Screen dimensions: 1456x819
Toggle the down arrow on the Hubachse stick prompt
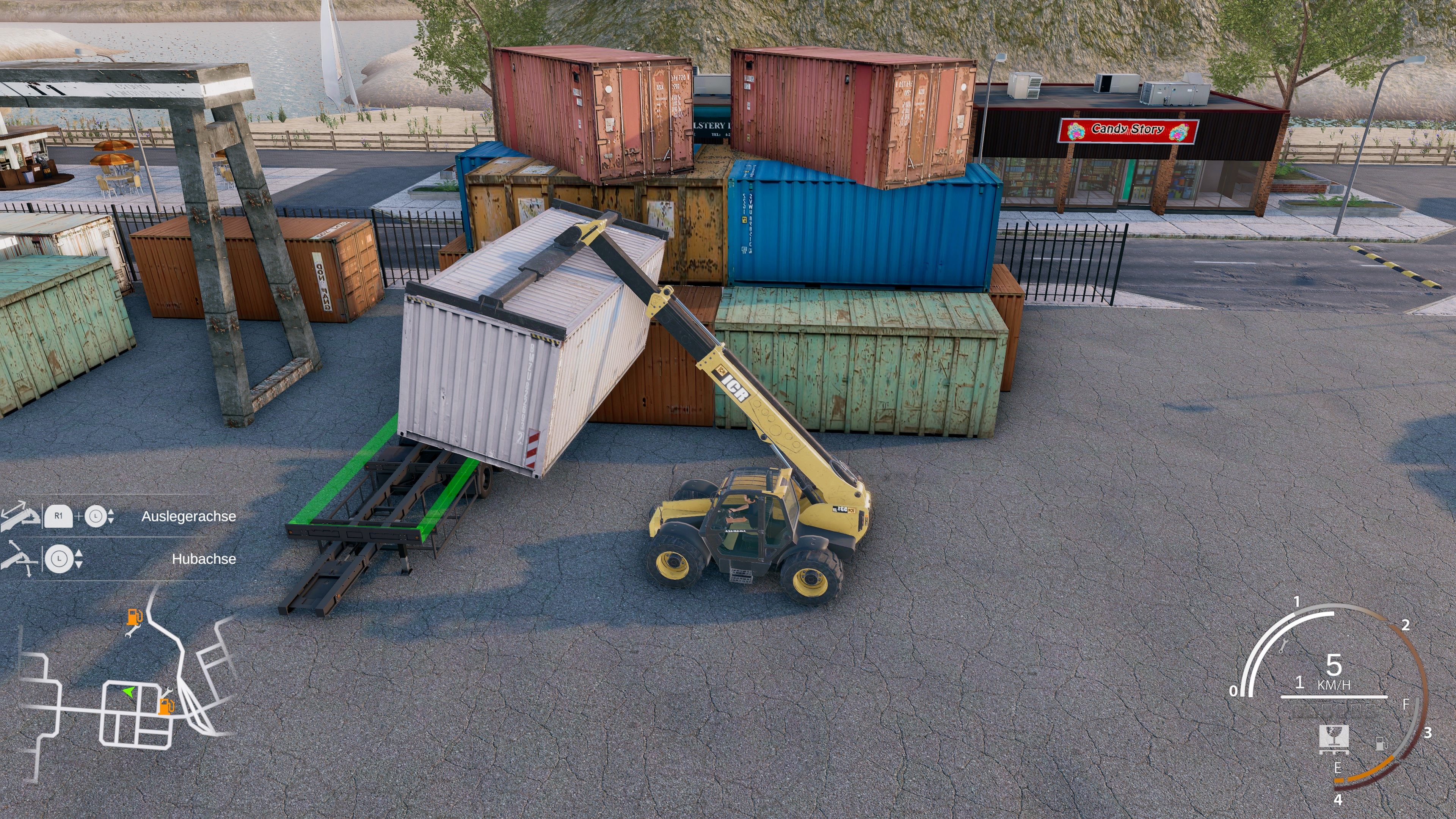[x=78, y=564]
